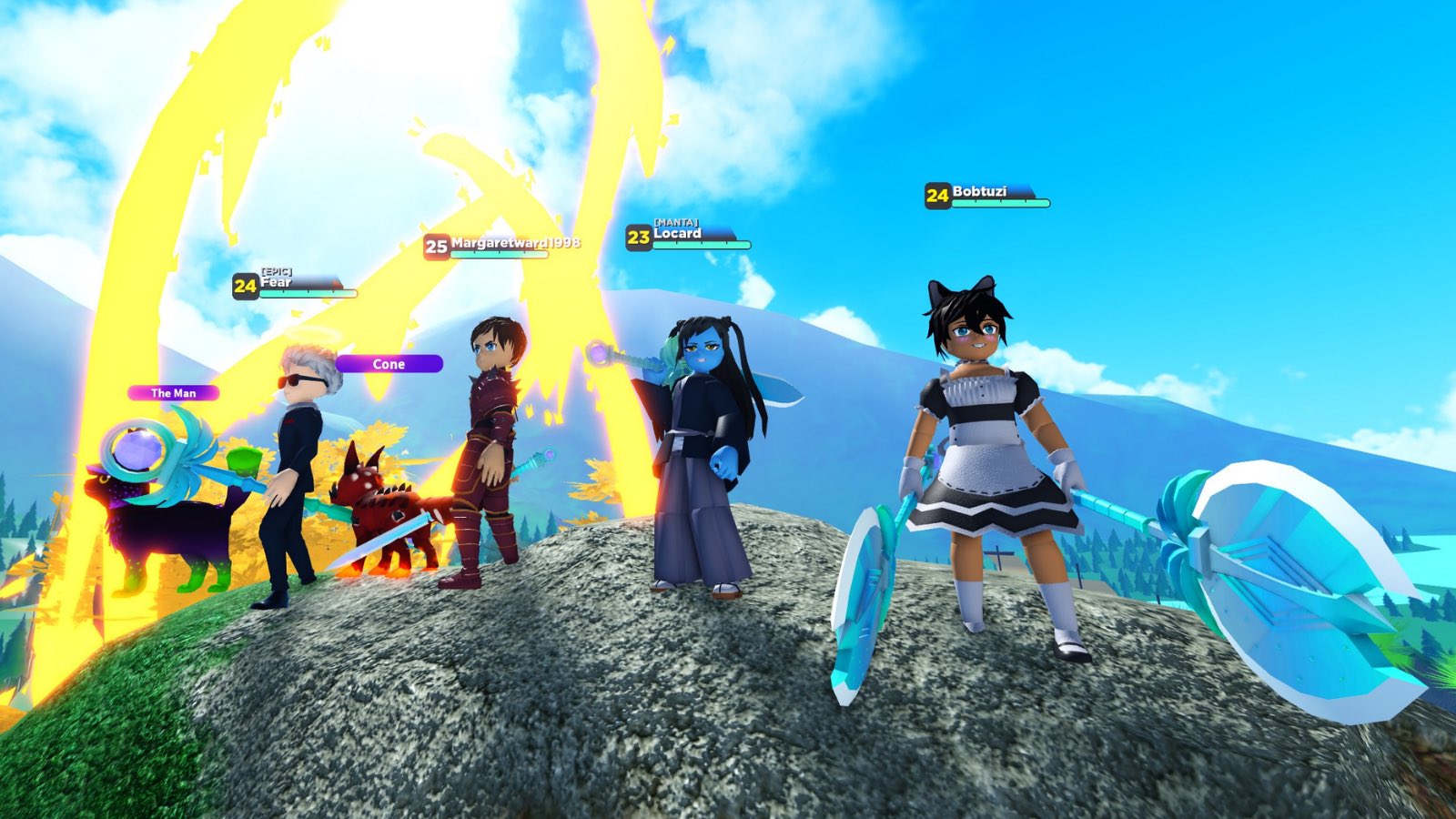
Task: Click the level 23 badge beside Locard
Action: point(637,235)
